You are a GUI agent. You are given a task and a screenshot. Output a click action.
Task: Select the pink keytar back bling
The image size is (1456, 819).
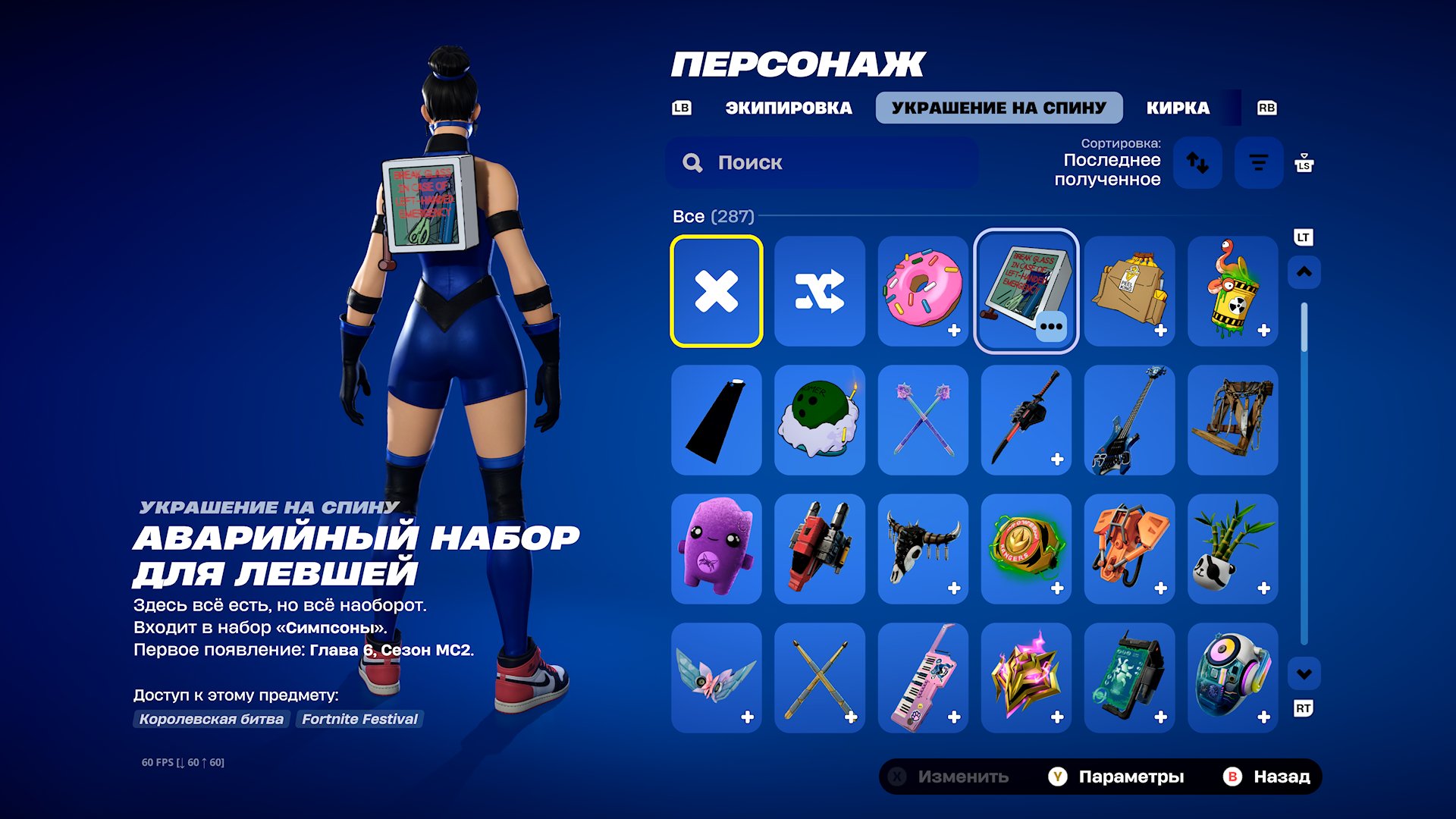pyautogui.click(x=922, y=678)
